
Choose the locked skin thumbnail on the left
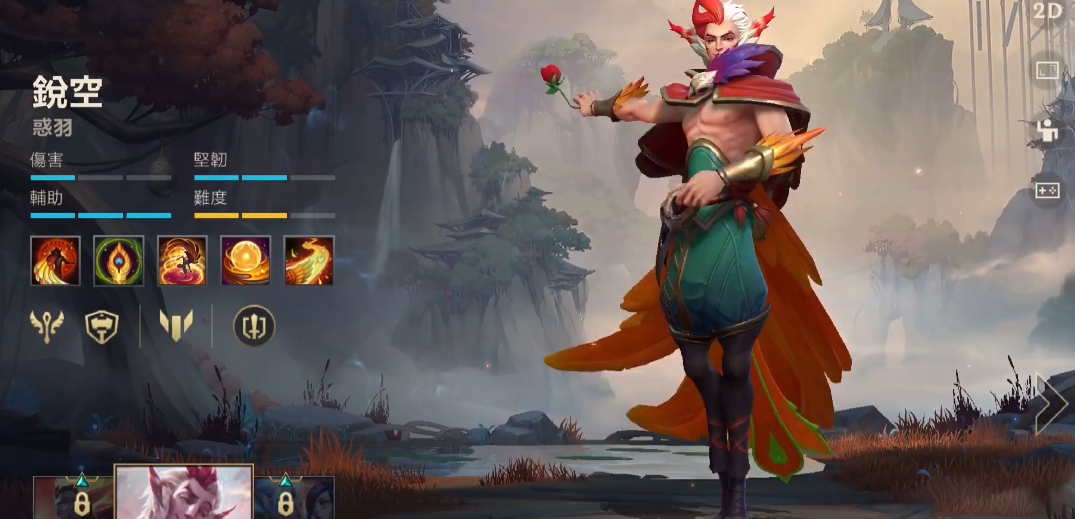(x=74, y=497)
